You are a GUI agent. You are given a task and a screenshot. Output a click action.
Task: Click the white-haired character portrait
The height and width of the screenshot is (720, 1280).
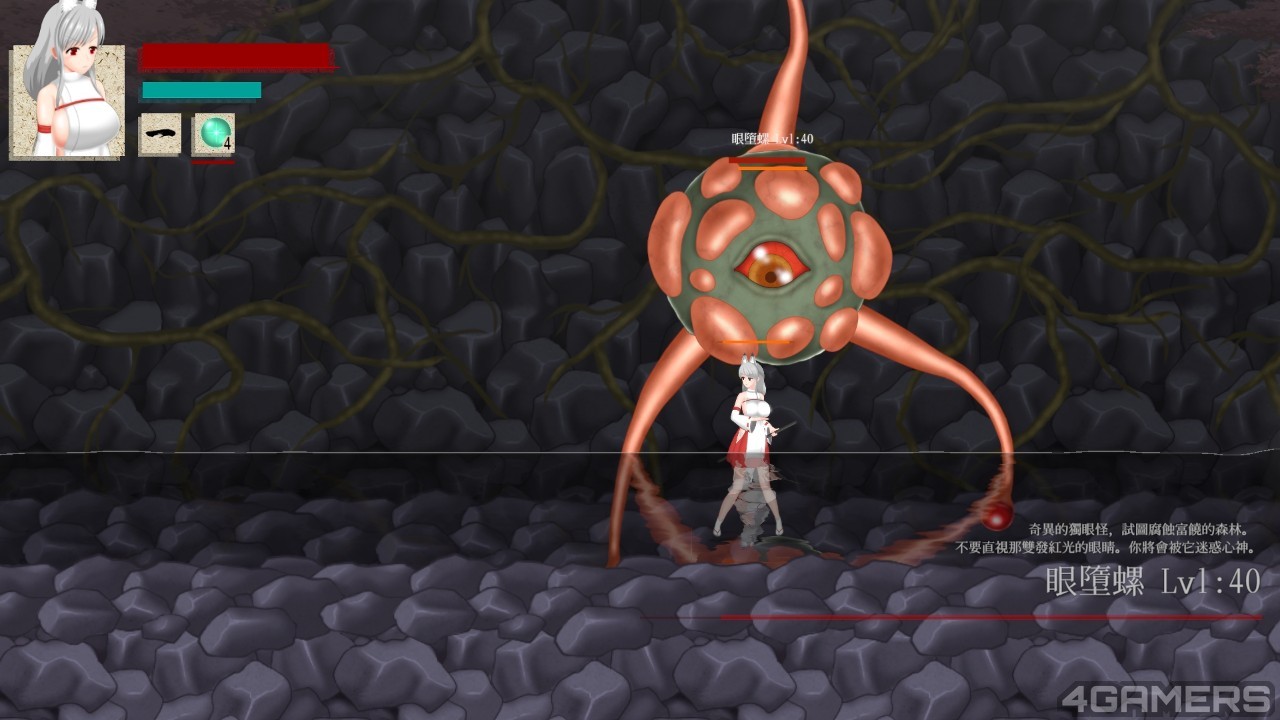click(67, 90)
